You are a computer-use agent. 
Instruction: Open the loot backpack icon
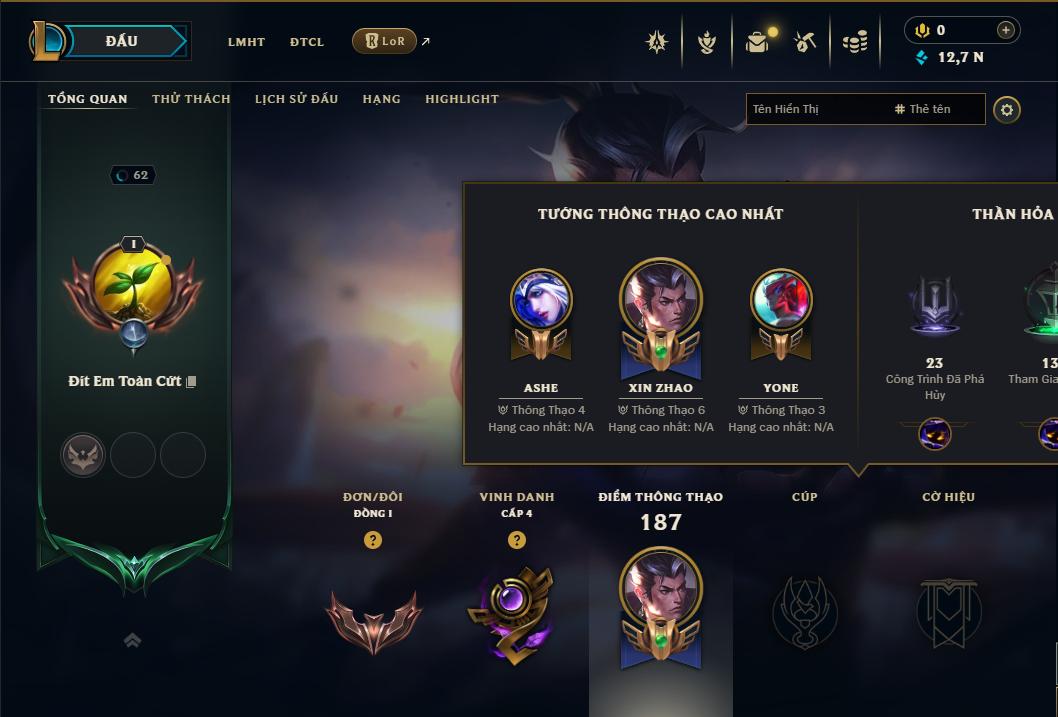click(758, 42)
